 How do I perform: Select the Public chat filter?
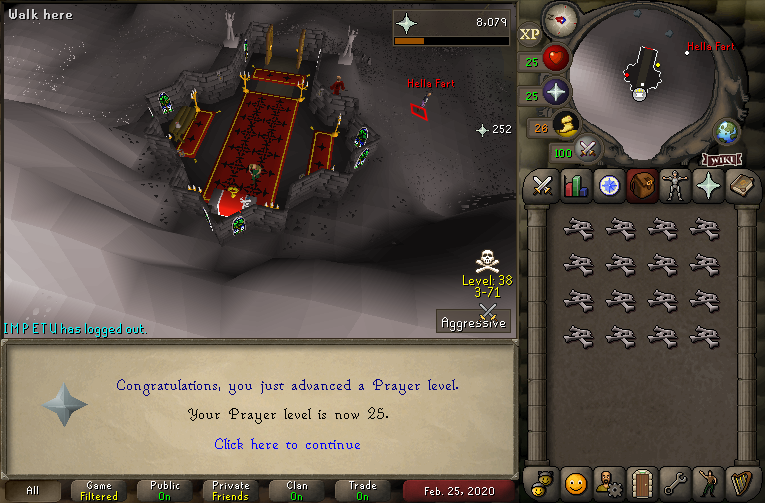point(165,491)
